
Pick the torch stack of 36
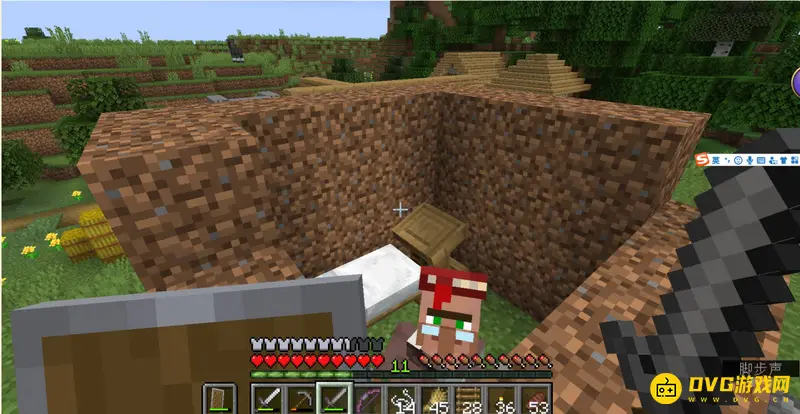[x=504, y=400]
